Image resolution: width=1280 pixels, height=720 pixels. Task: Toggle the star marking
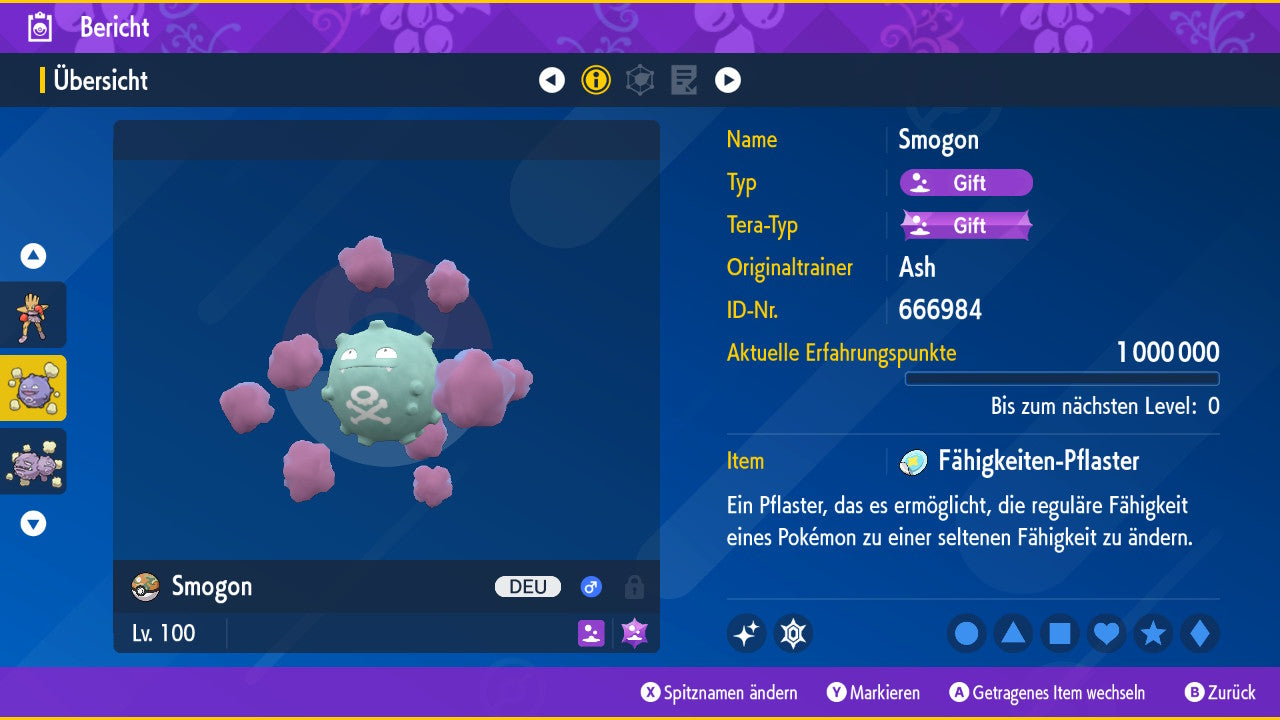(x=1153, y=634)
